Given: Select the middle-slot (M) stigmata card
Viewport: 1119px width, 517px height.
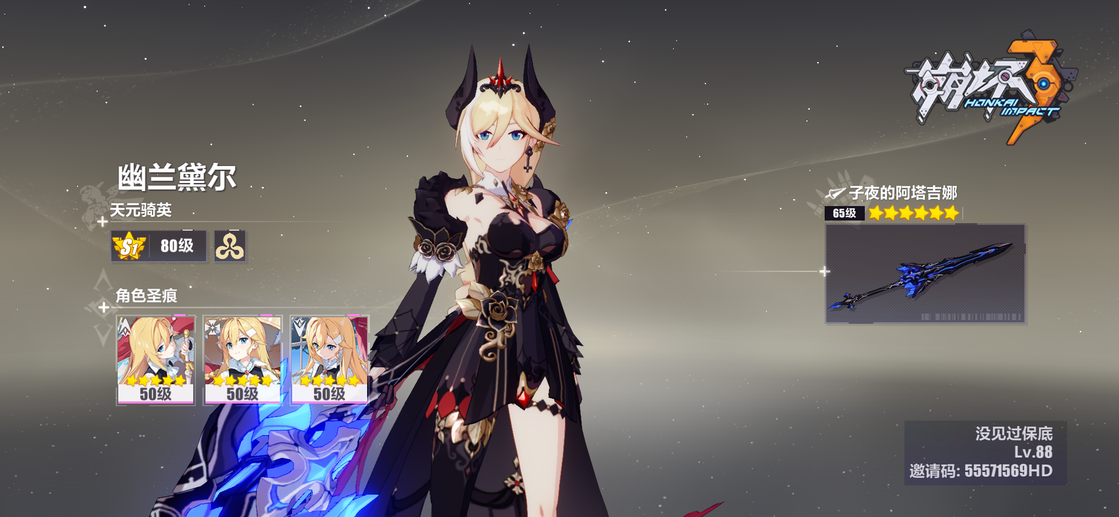Looking at the screenshot, I should (242, 360).
